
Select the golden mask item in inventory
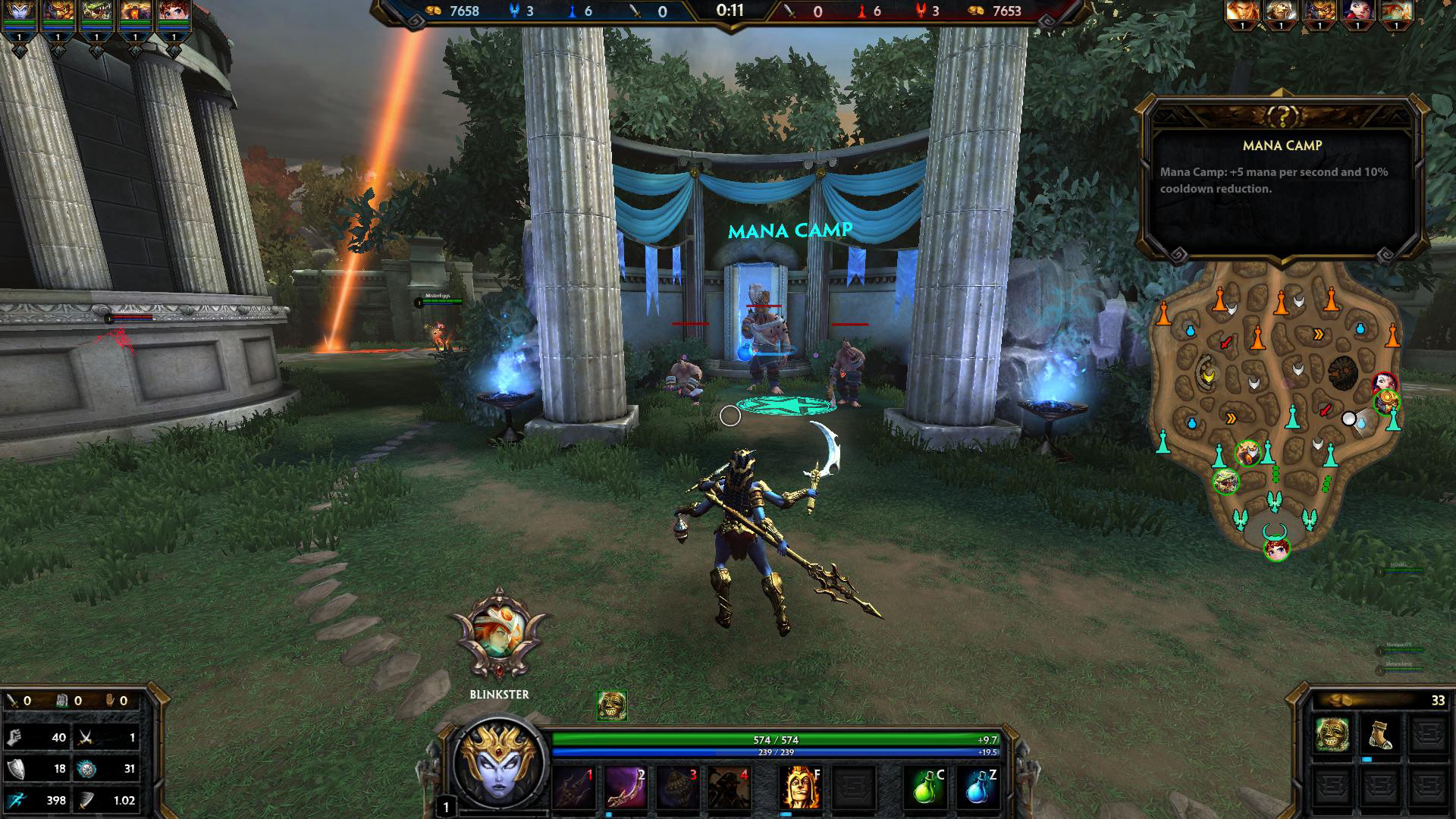click(1332, 734)
